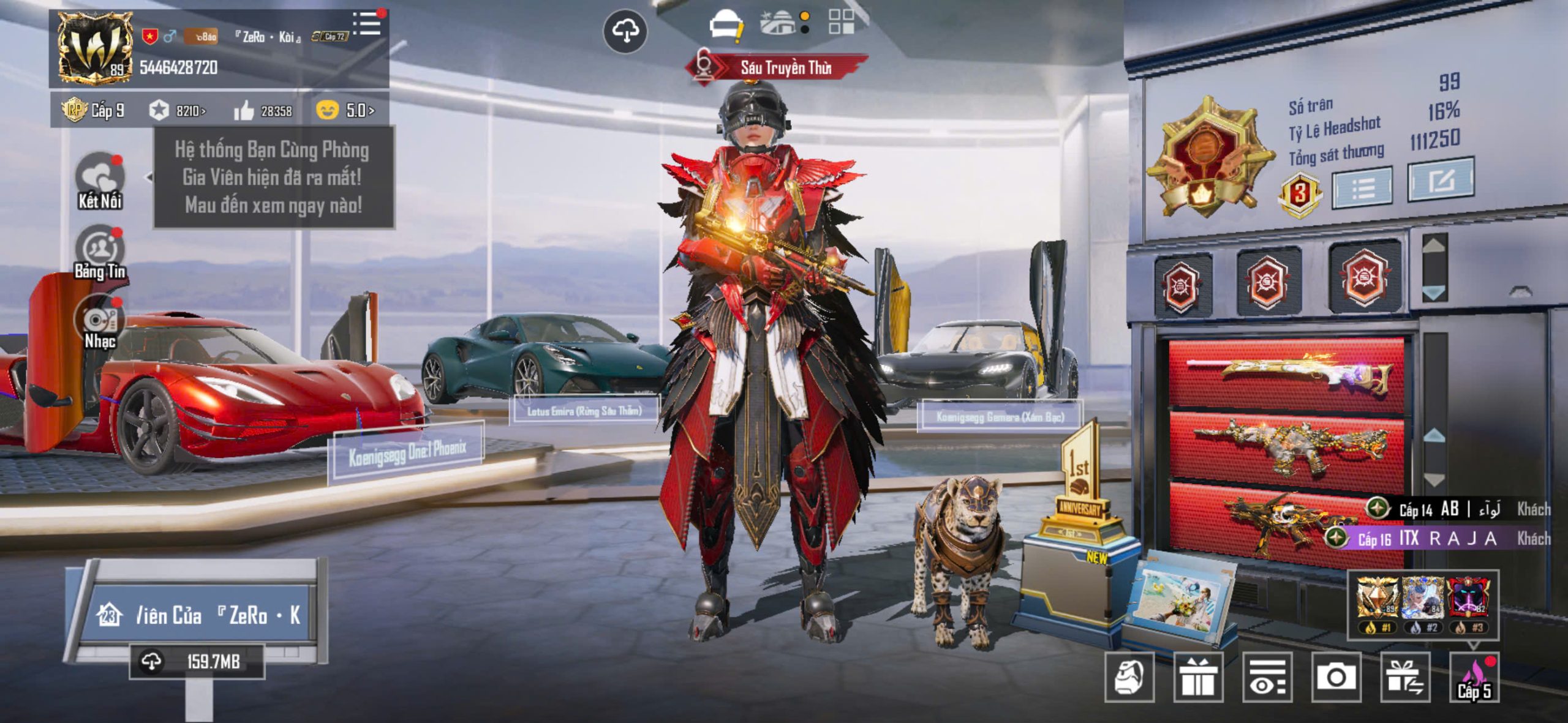Image resolution: width=1568 pixels, height=723 pixels.
Task: Open the gift box button
Action: pos(1198,677)
